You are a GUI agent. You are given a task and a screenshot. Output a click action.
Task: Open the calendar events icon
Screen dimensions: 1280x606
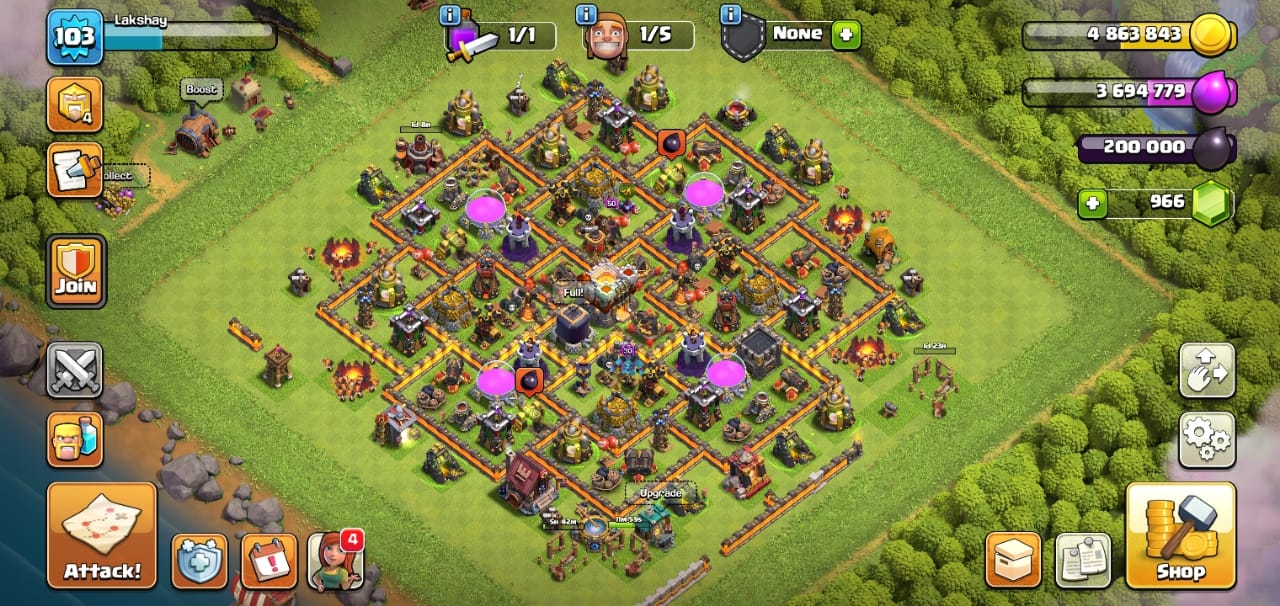point(269,561)
